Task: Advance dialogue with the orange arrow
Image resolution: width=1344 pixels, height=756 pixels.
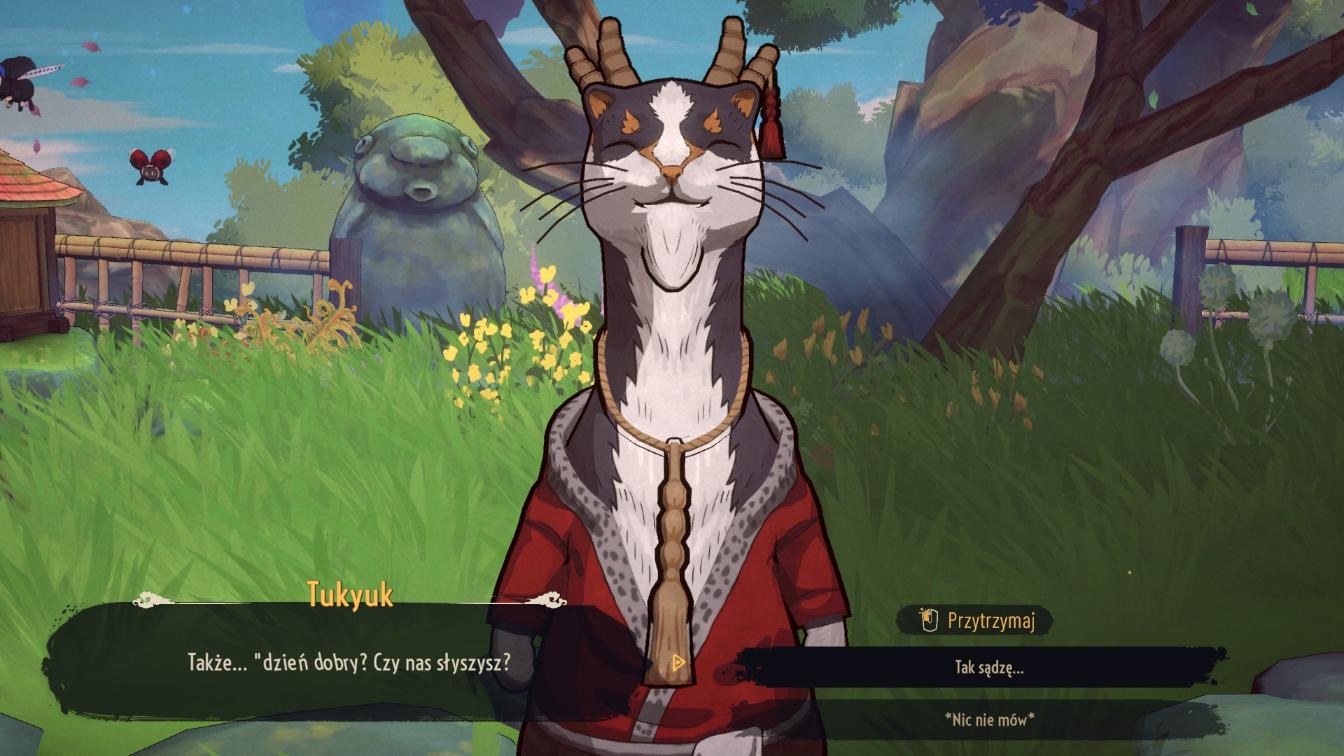Action: point(679,662)
